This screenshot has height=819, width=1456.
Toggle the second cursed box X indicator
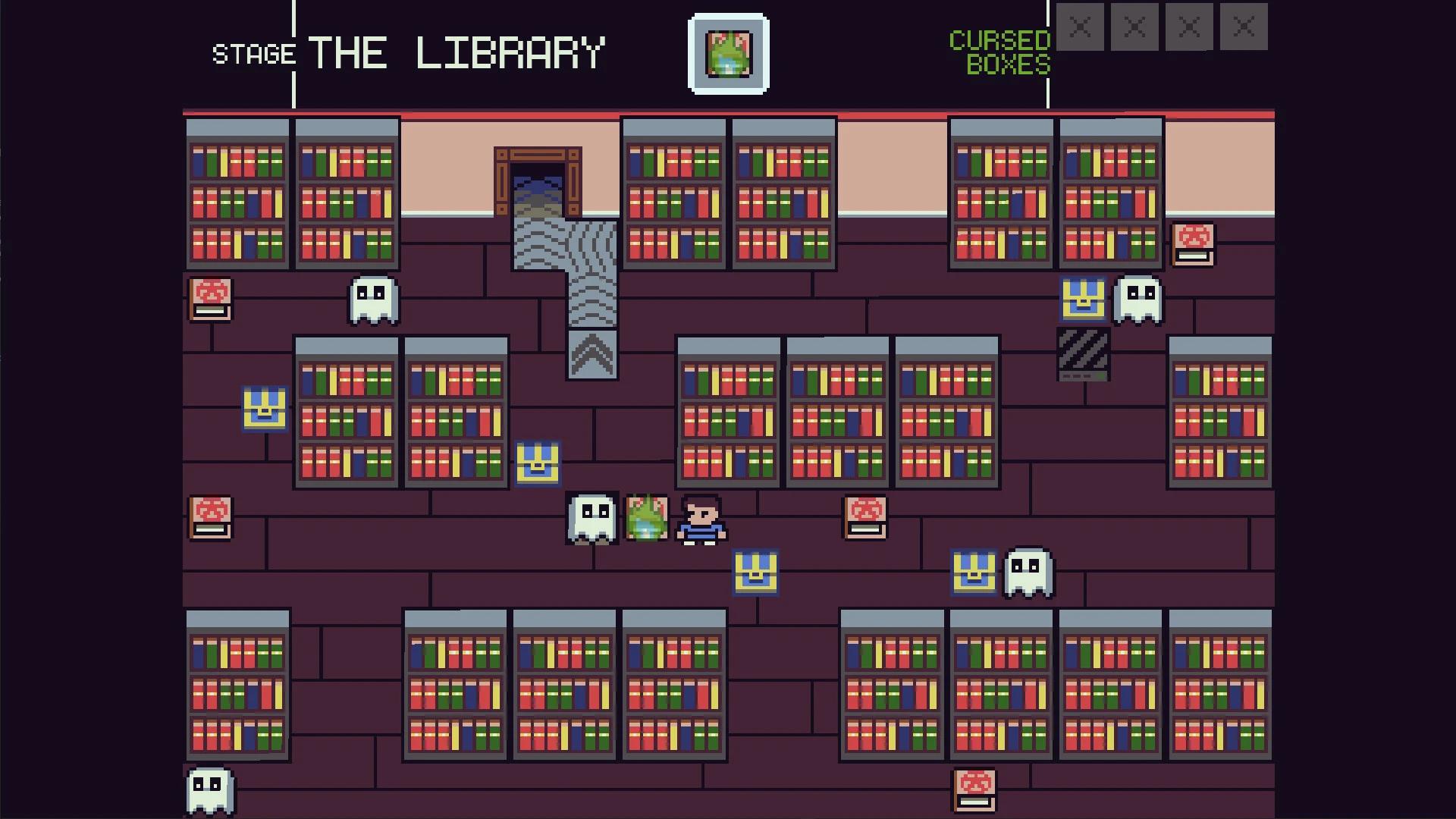click(1135, 27)
